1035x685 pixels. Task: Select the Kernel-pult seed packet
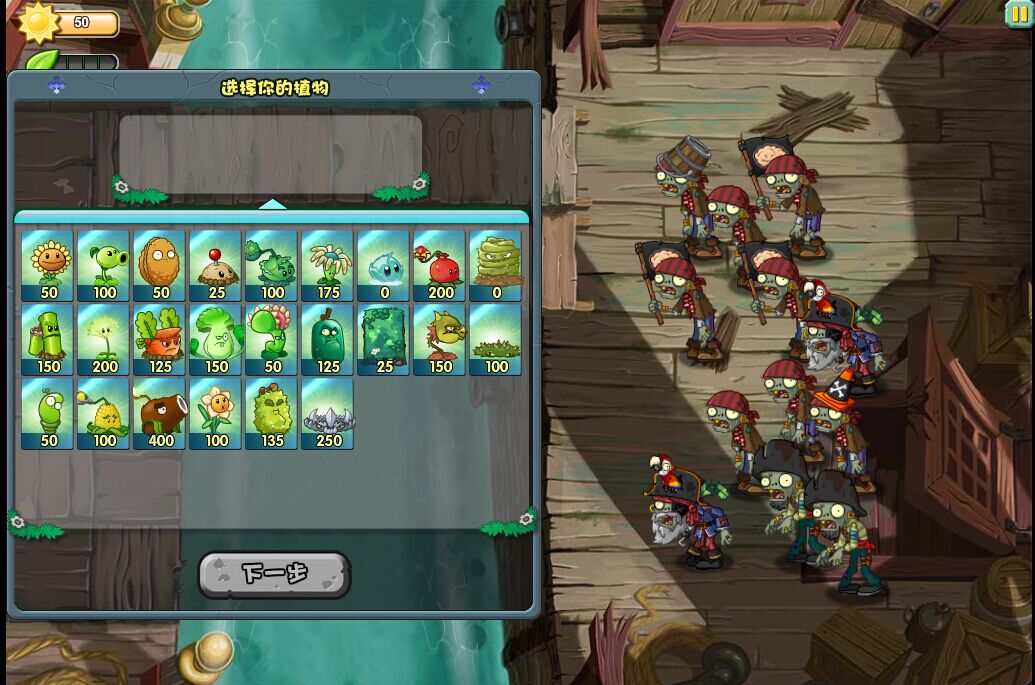103,414
